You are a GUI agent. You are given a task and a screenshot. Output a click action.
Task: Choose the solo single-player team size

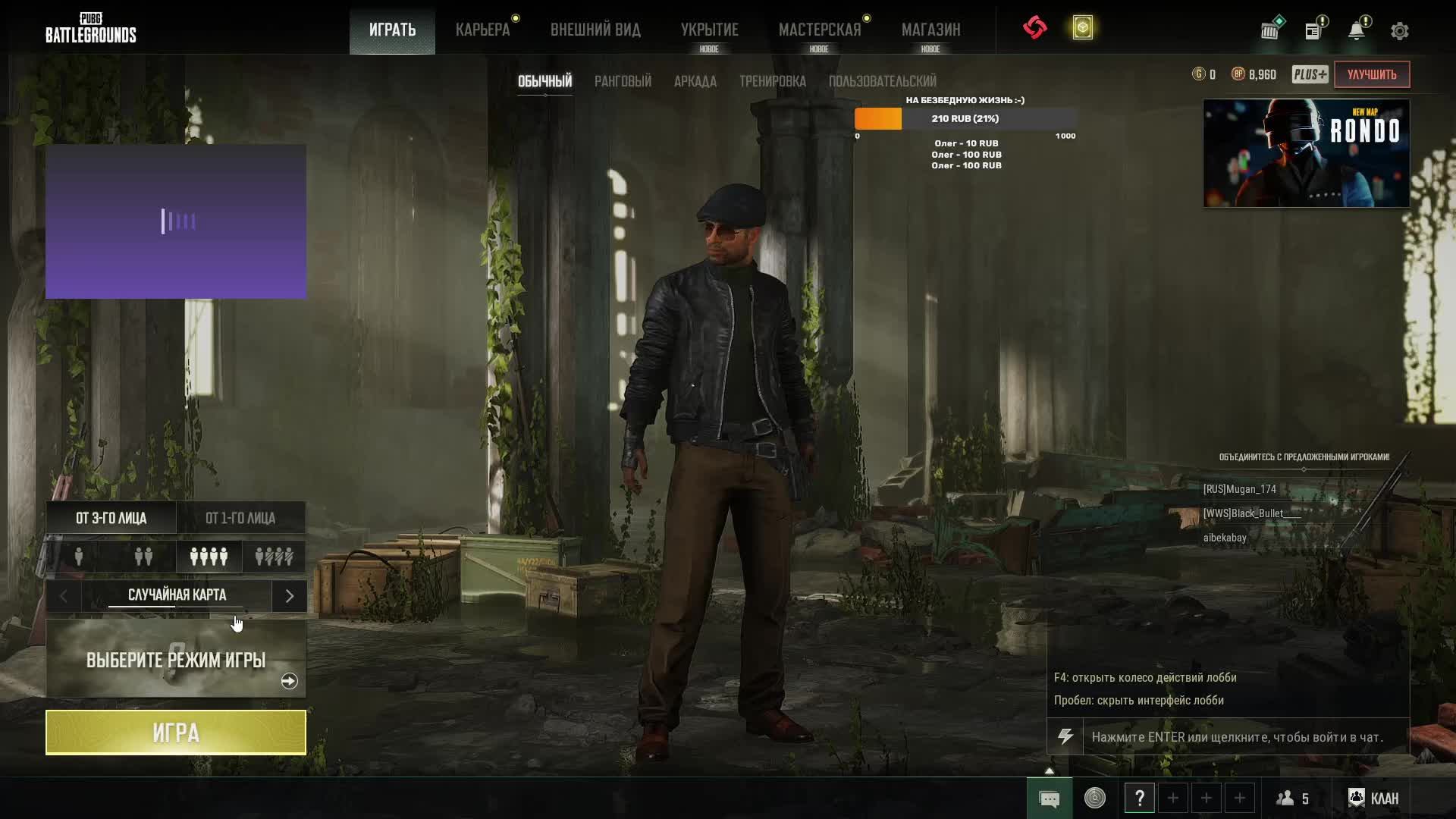[x=79, y=557]
